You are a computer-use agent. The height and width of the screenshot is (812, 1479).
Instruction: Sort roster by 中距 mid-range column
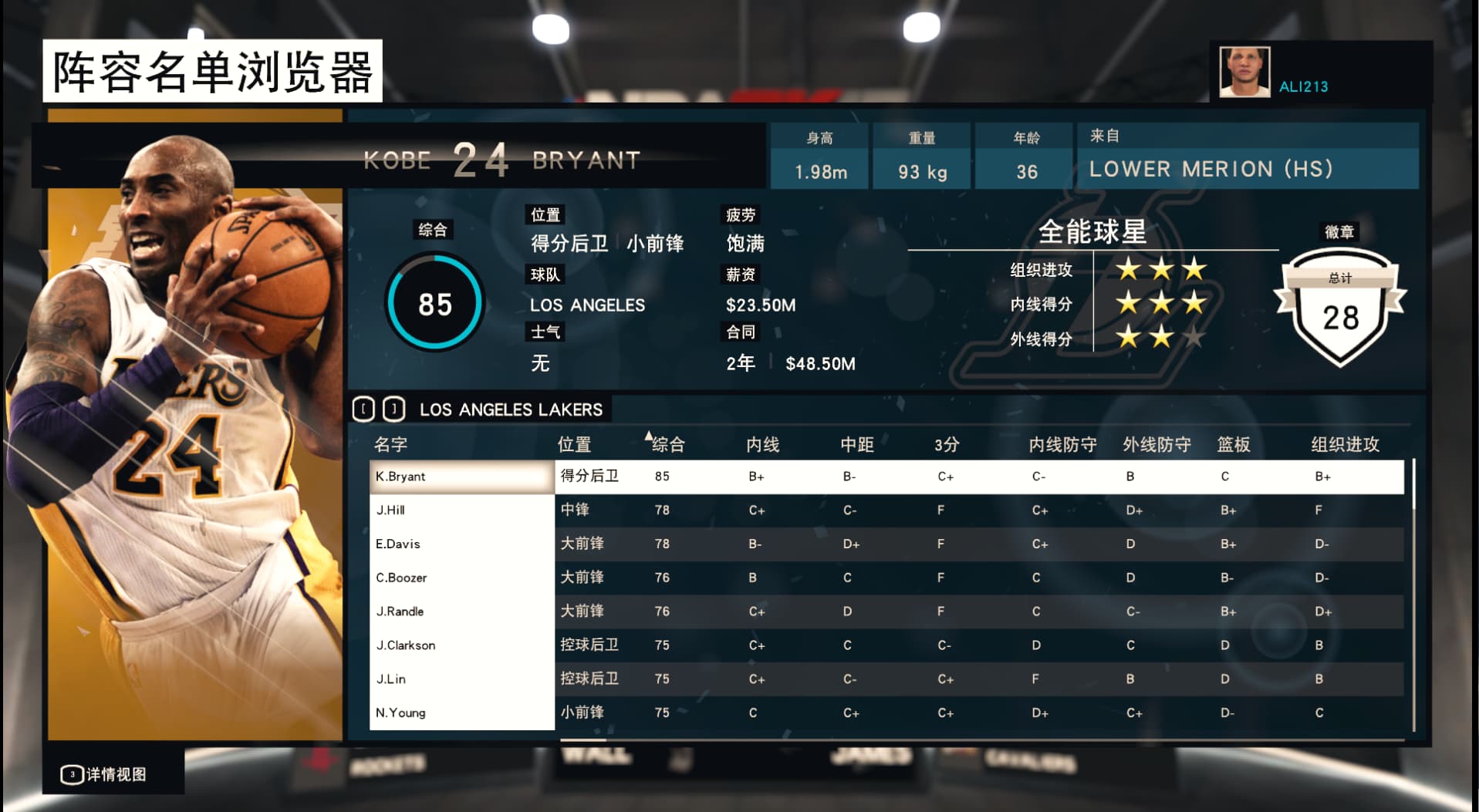click(856, 445)
